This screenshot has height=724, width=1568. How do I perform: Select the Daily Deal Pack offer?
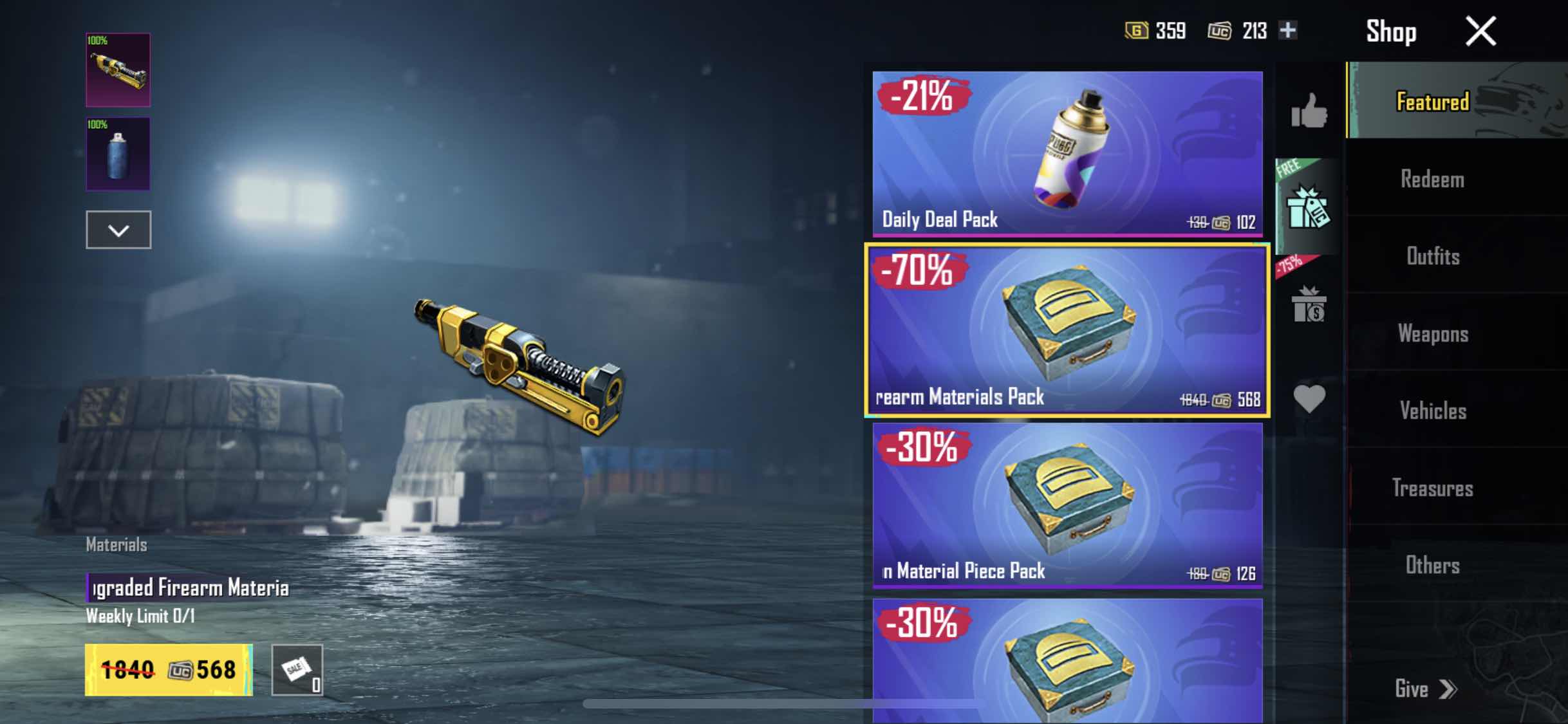1067,153
